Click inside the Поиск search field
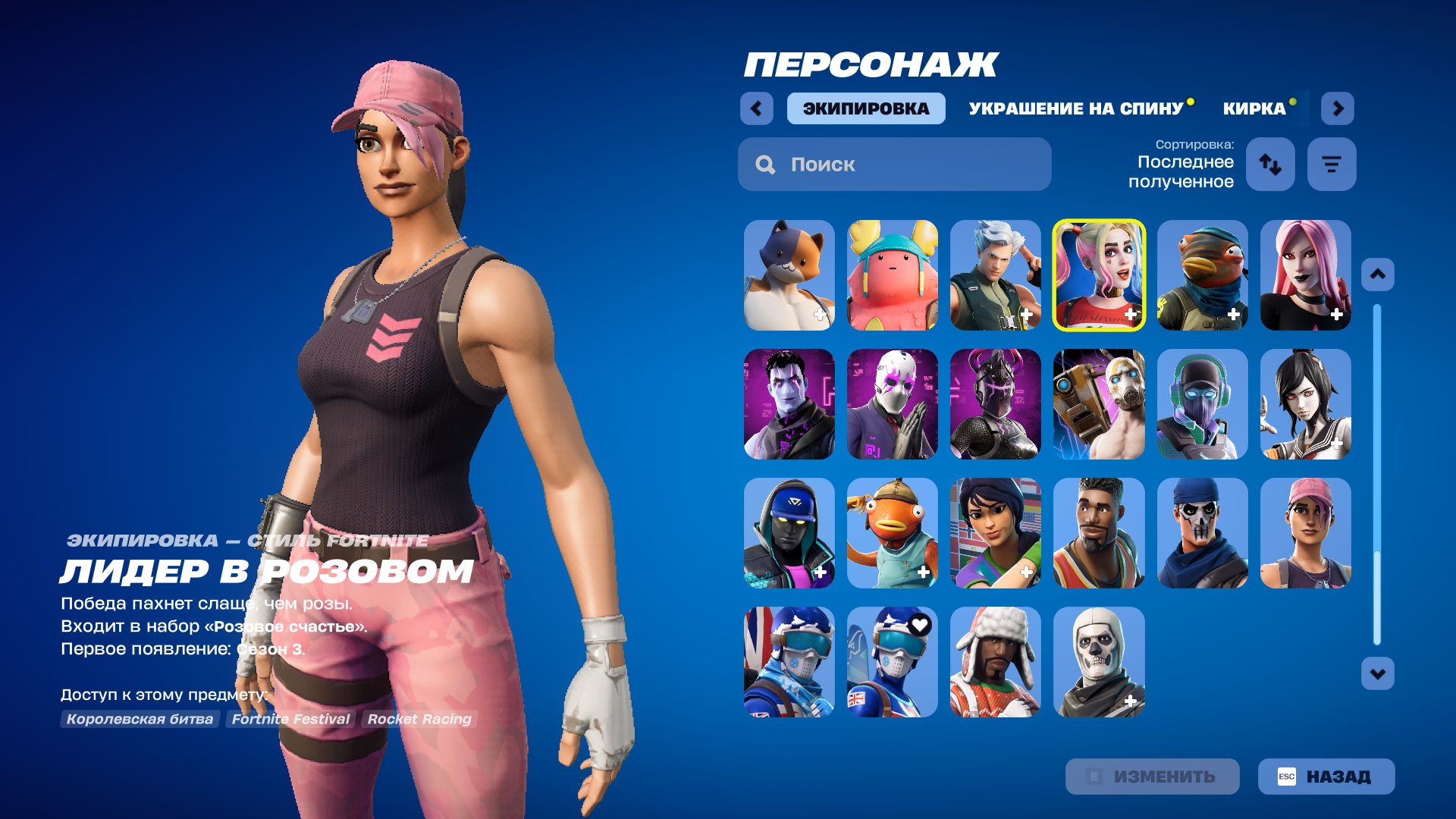This screenshot has height=819, width=1456. coord(895,164)
